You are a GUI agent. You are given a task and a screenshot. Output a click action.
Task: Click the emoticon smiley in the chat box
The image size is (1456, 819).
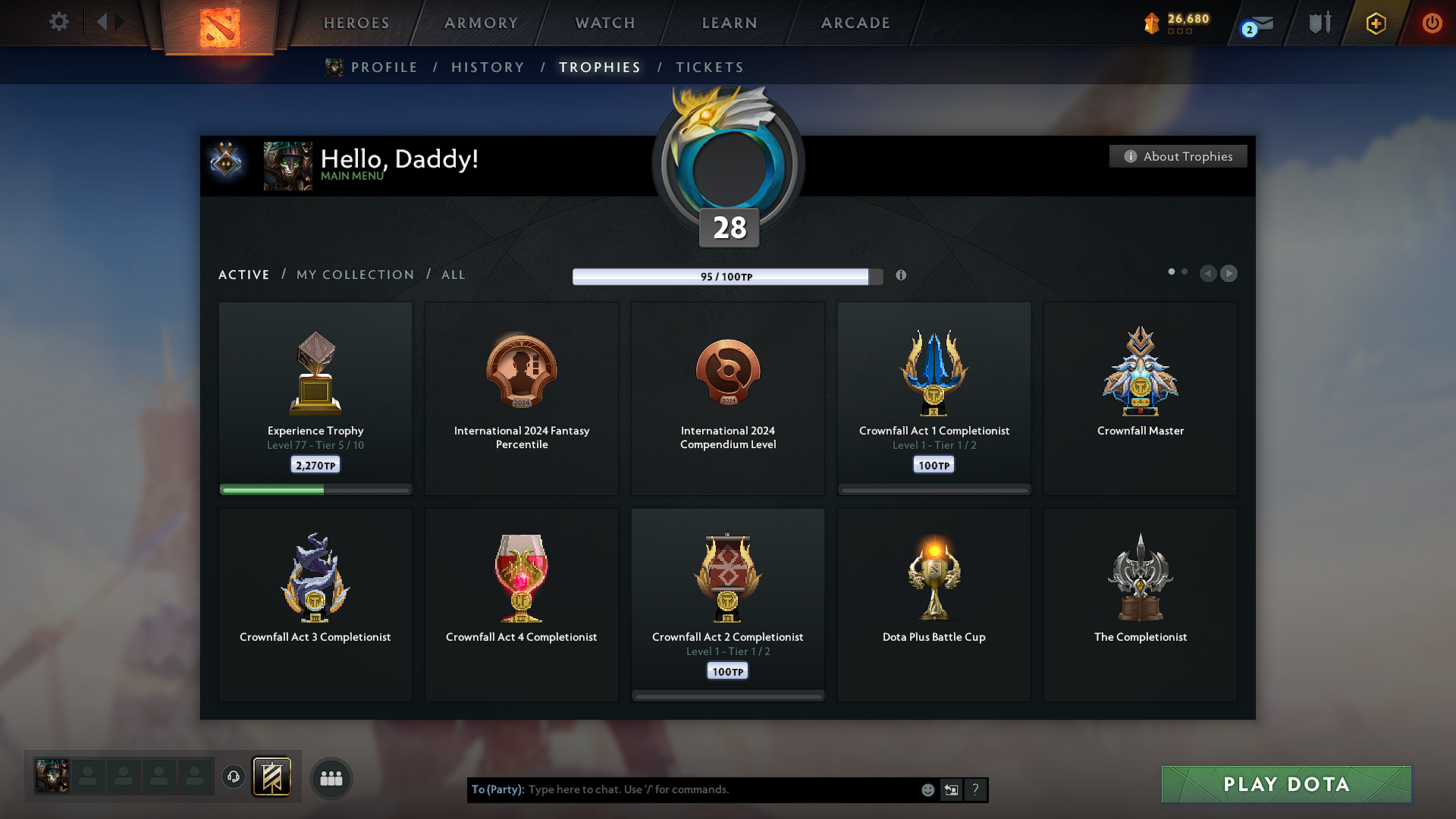(927, 789)
